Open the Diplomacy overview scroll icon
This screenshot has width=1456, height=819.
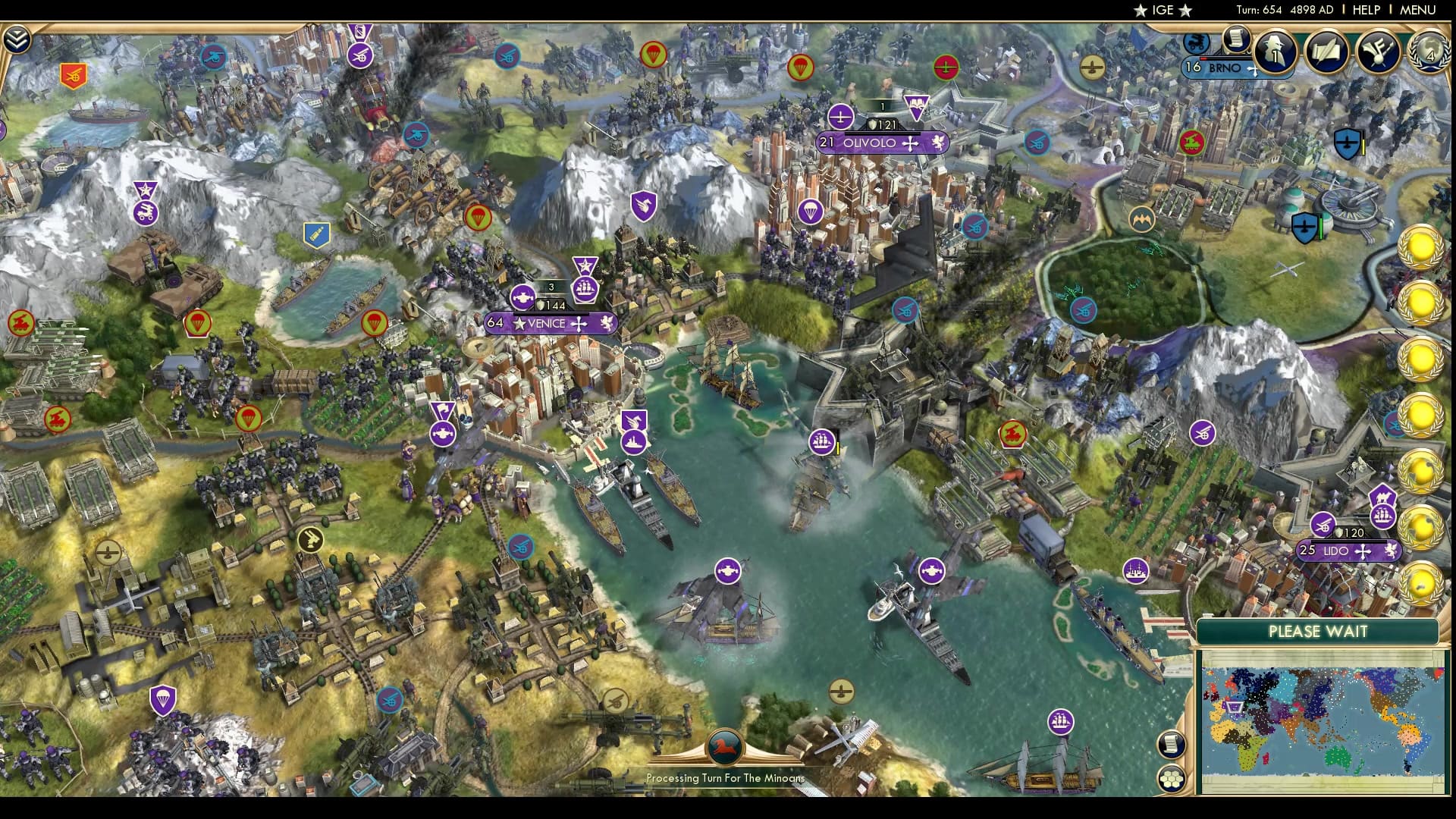tap(1326, 51)
